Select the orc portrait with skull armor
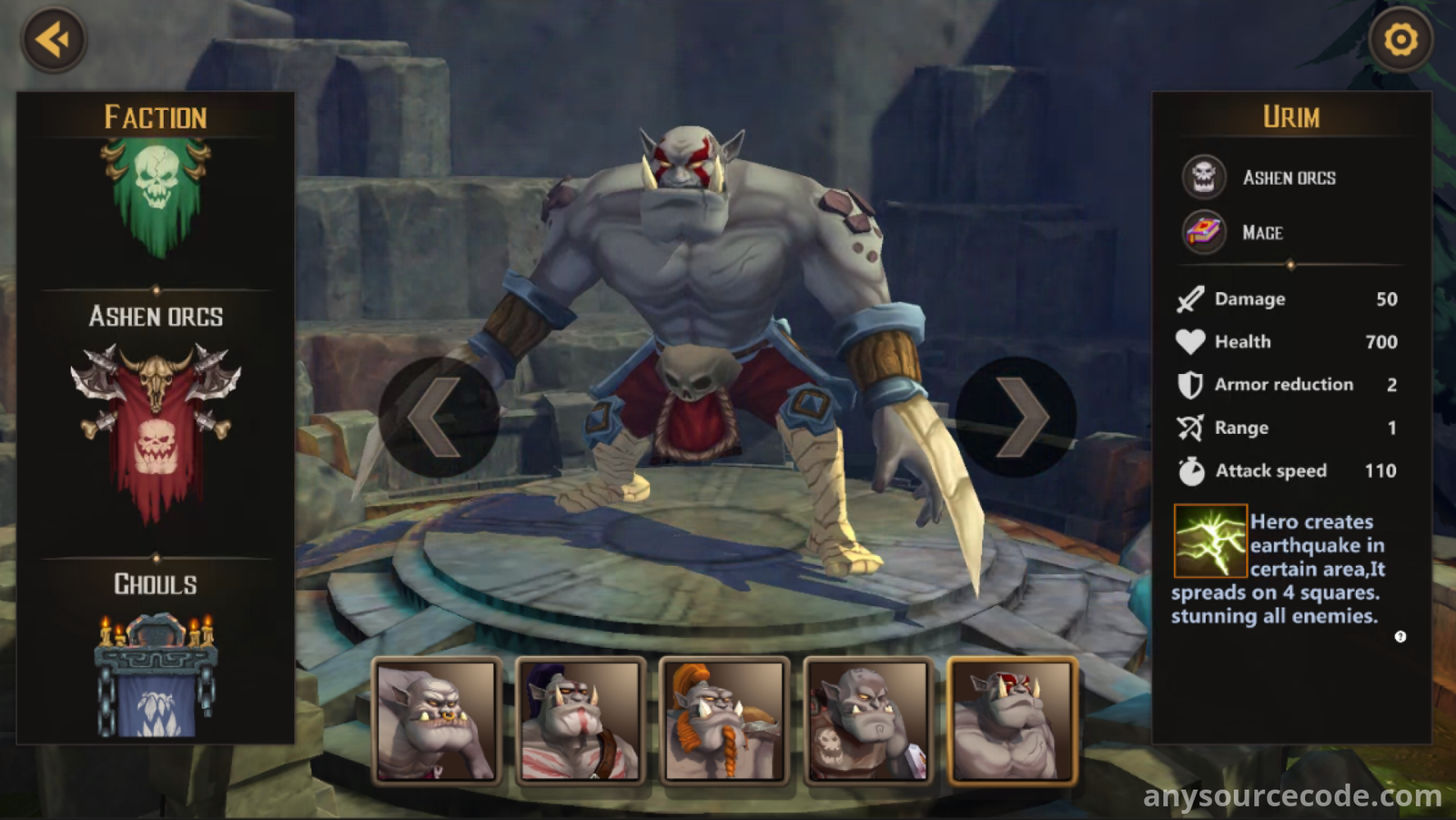Viewport: 1456px width, 820px height. 869,720
